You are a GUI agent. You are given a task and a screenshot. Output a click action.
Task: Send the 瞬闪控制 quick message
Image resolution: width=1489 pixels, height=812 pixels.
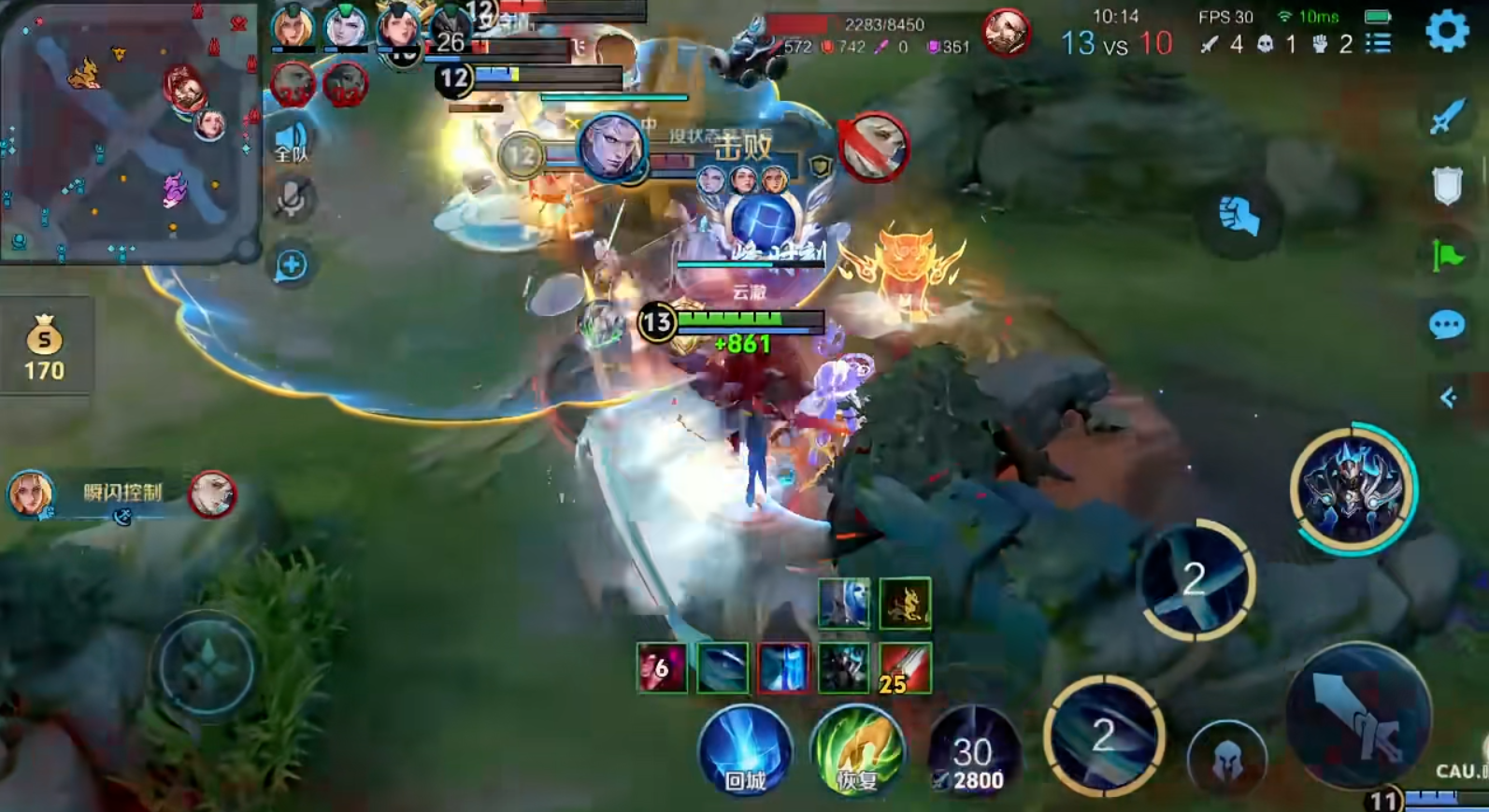pos(122,493)
